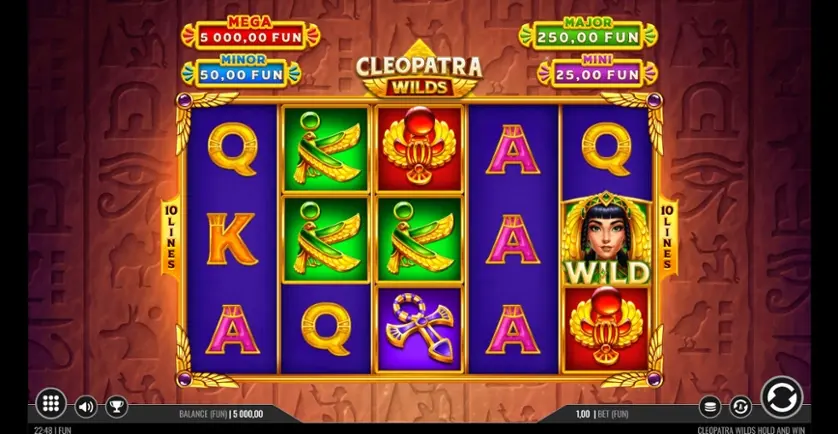Open the bet amount coin stack button
The width and height of the screenshot is (838, 434).
[709, 406]
